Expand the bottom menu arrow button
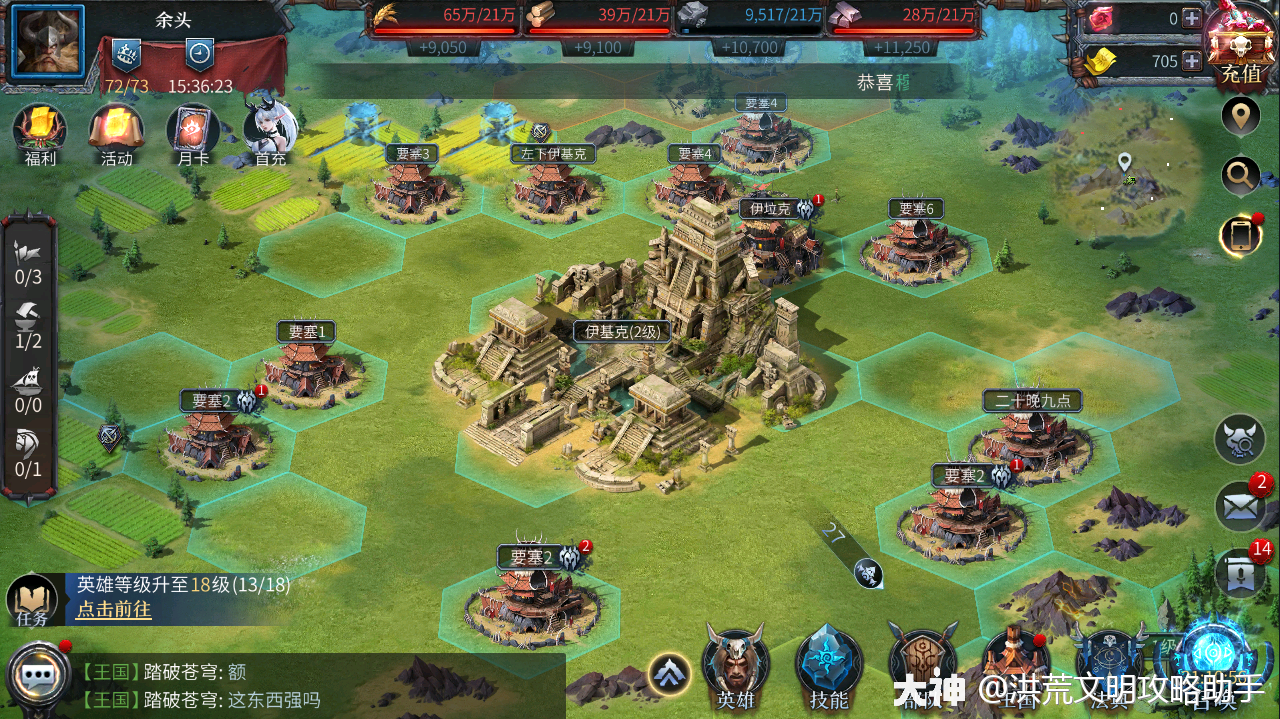This screenshot has height=719, width=1280. [x=670, y=674]
